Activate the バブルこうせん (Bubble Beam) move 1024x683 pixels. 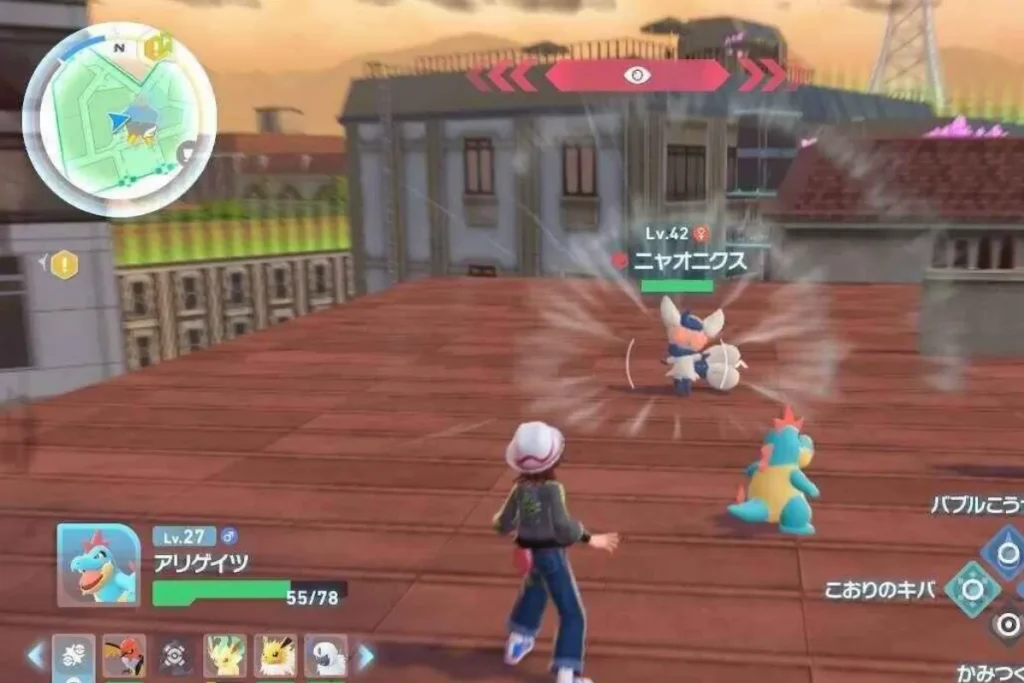tap(1003, 551)
